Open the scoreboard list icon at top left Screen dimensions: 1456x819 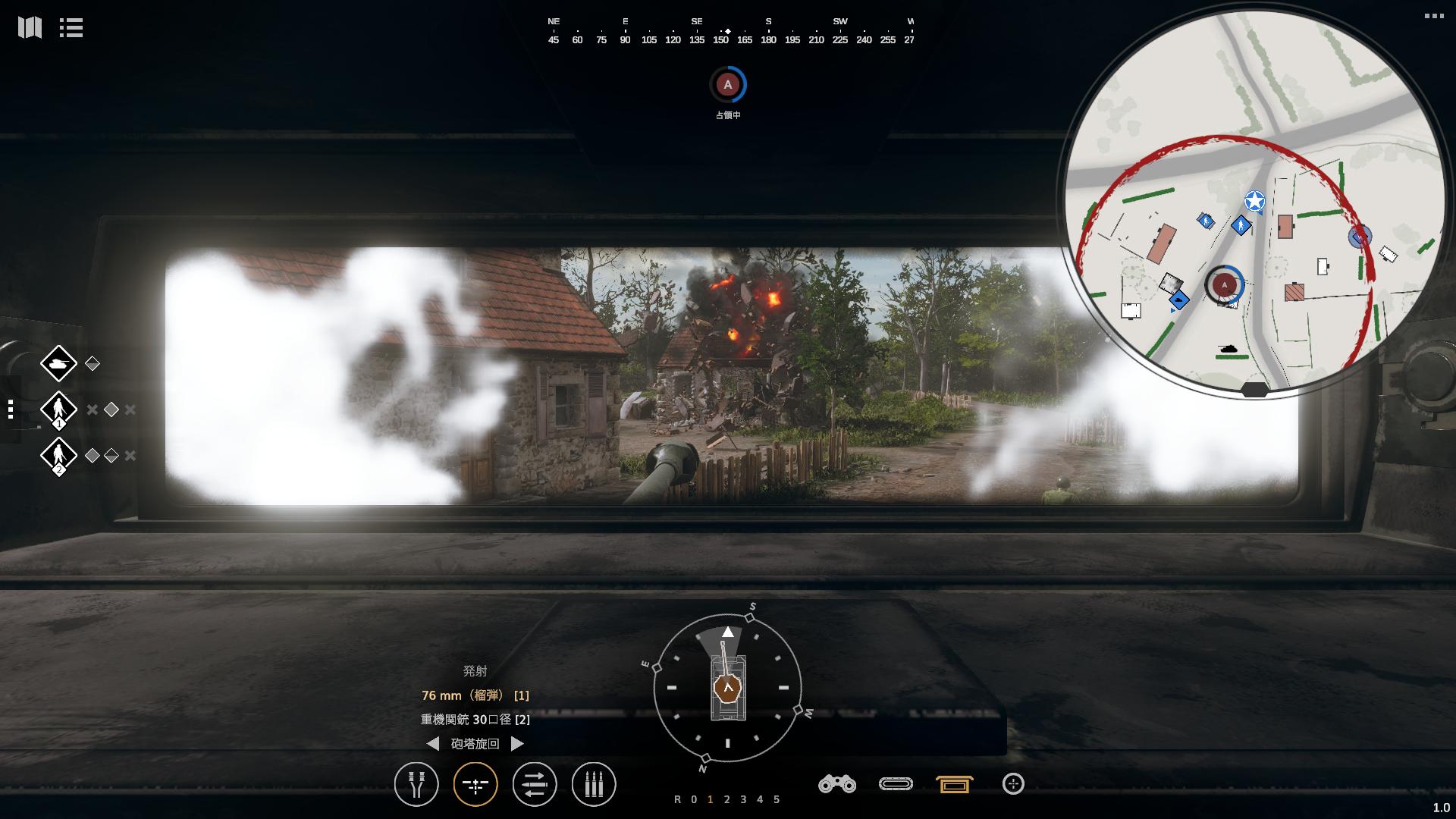(70, 28)
